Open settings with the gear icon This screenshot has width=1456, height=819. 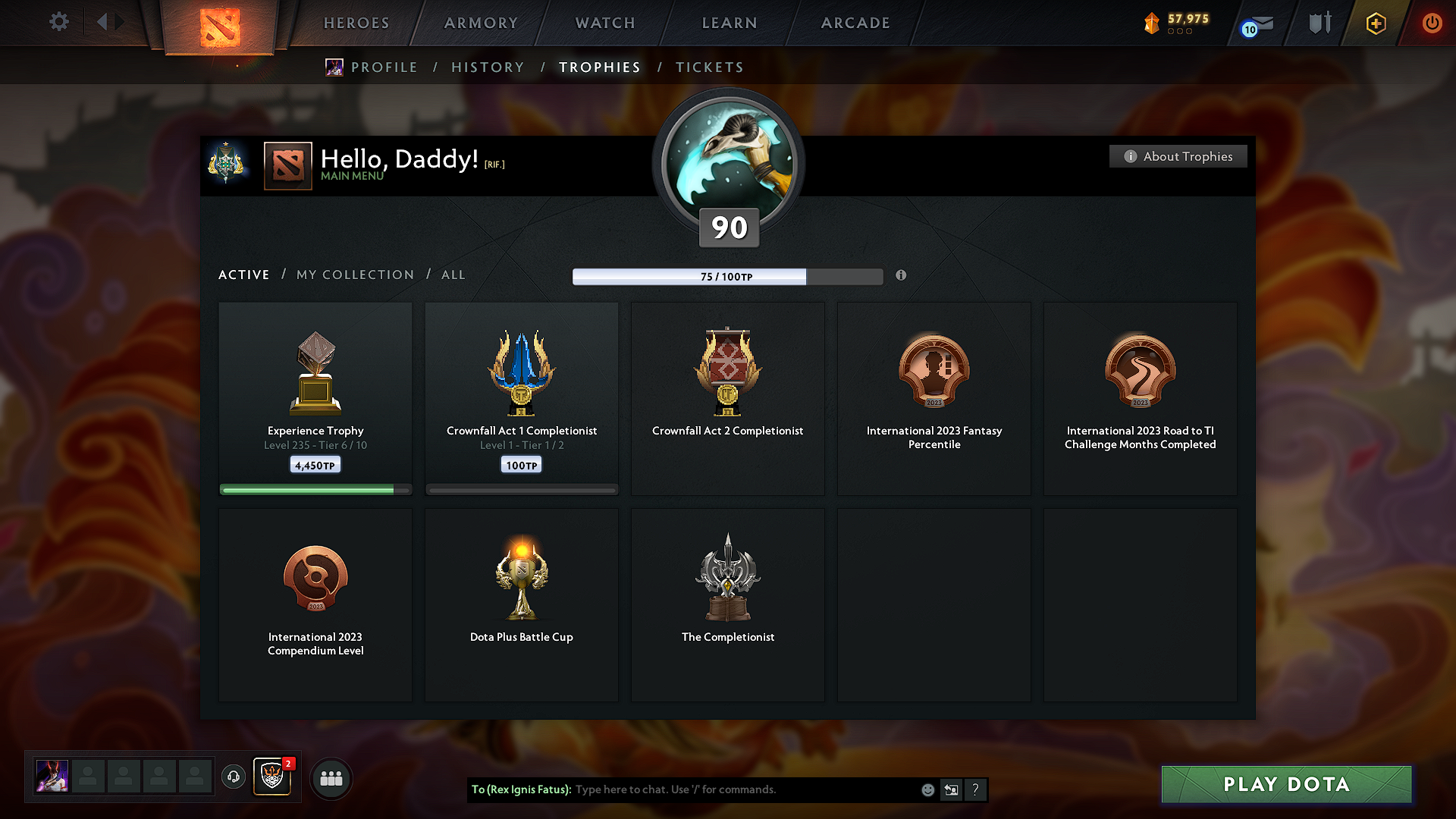pos(58,22)
